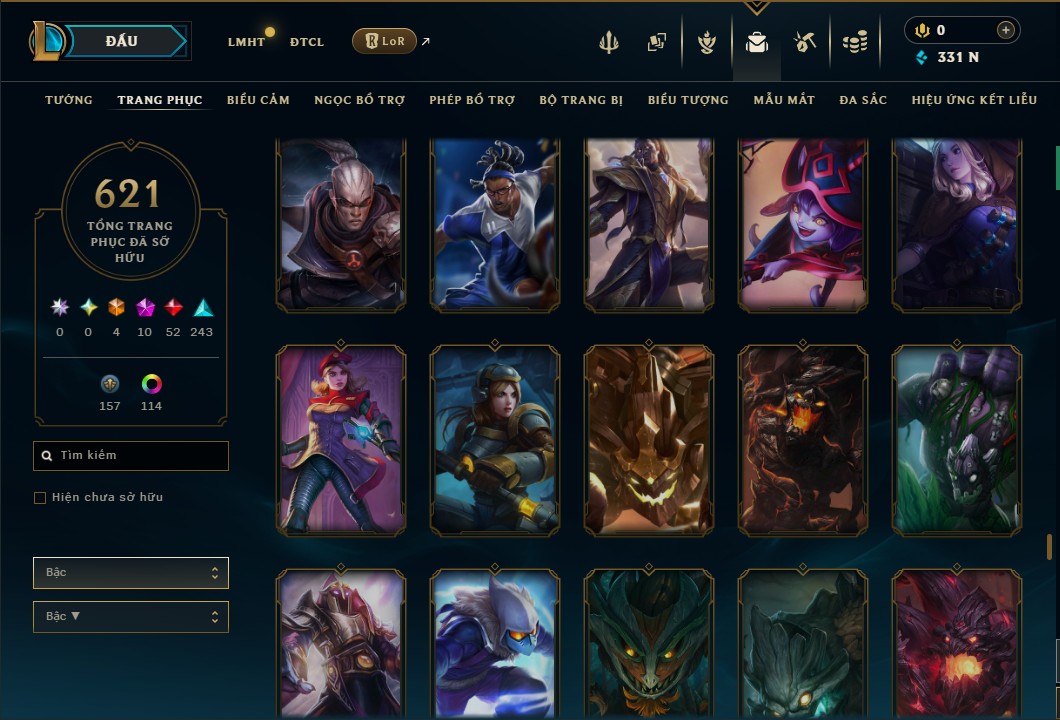Open the ĐTCL section

pyautogui.click(x=307, y=42)
